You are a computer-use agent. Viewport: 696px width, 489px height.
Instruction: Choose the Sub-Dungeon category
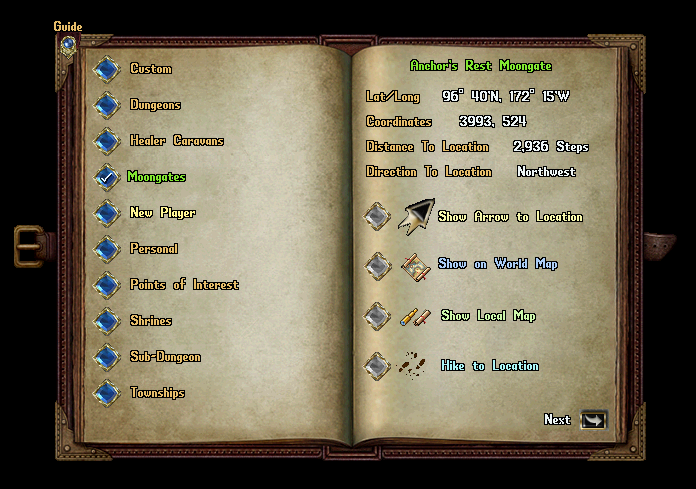point(107,357)
